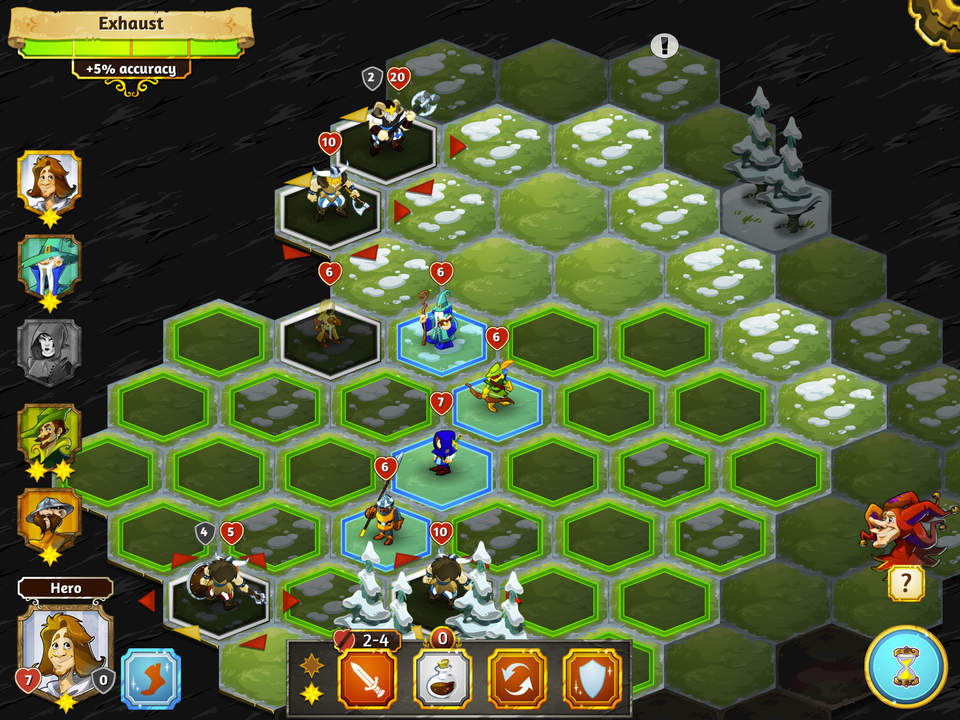Activate the swap arrows ability

[x=517, y=678]
